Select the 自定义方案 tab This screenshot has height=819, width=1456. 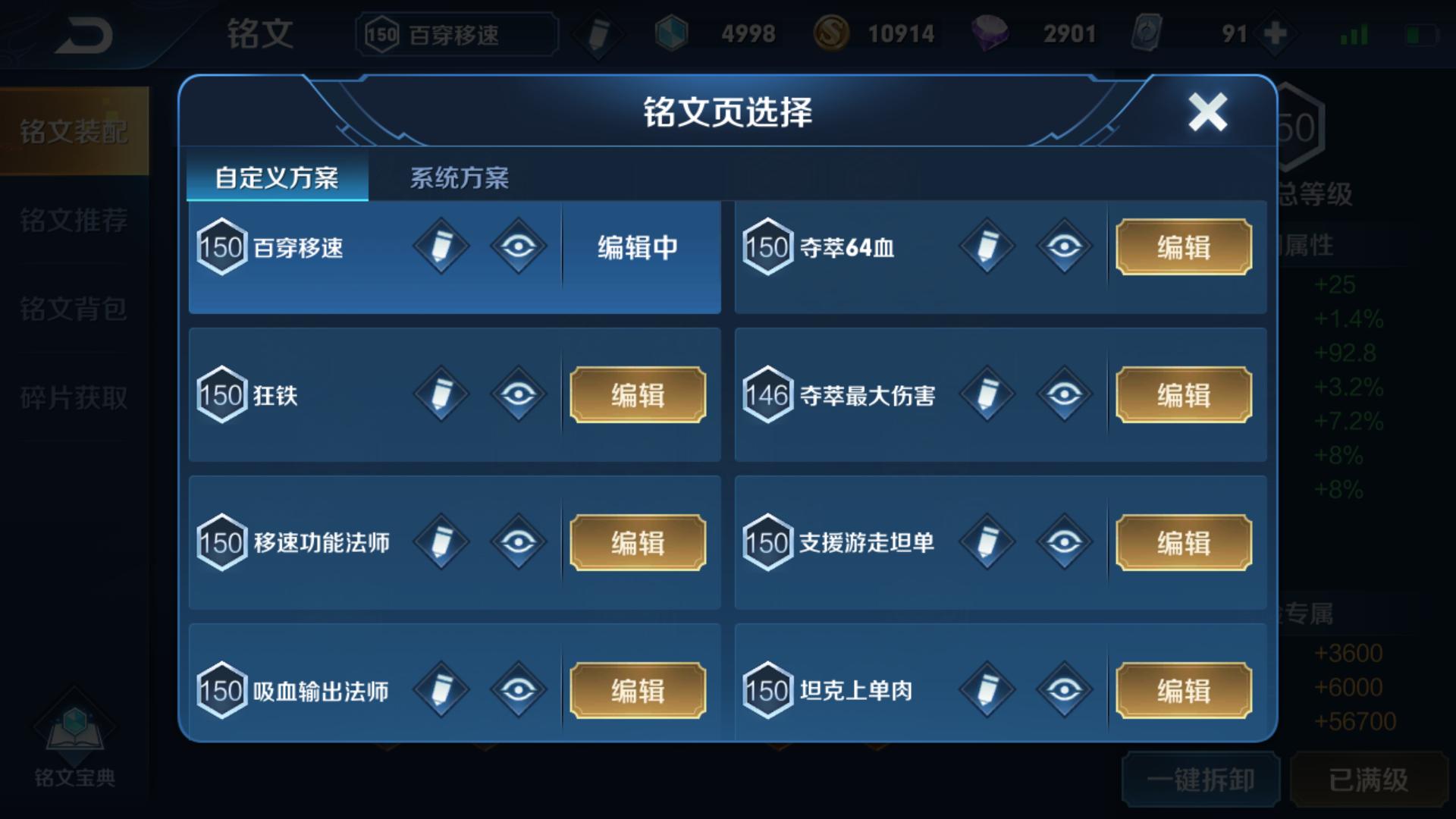coord(276,177)
